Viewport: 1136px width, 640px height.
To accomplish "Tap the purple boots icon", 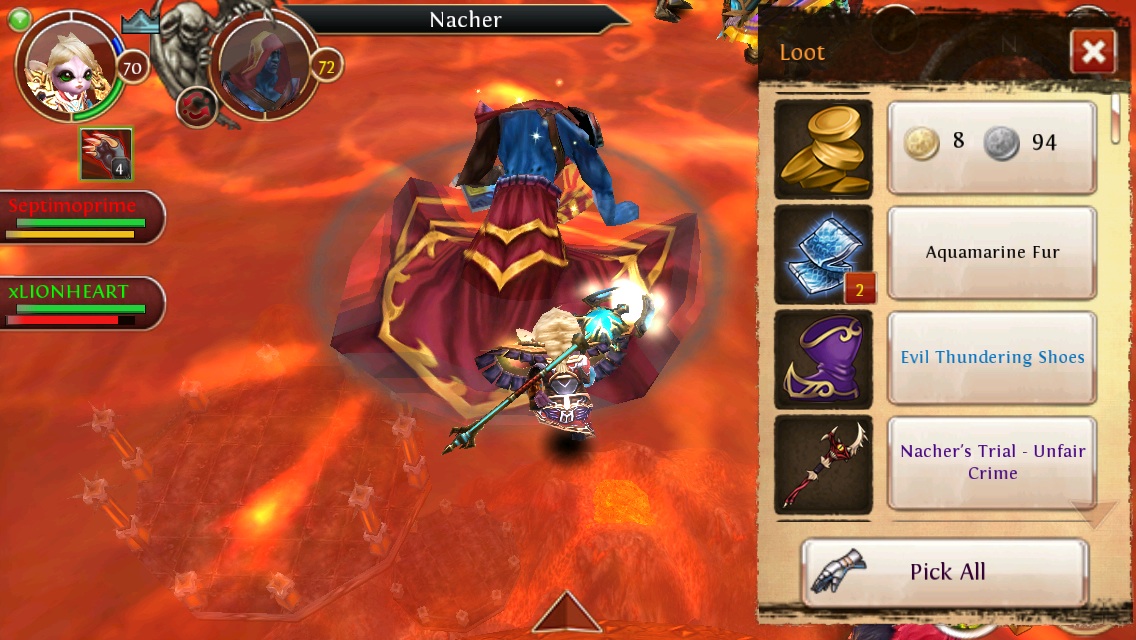I will click(823, 359).
